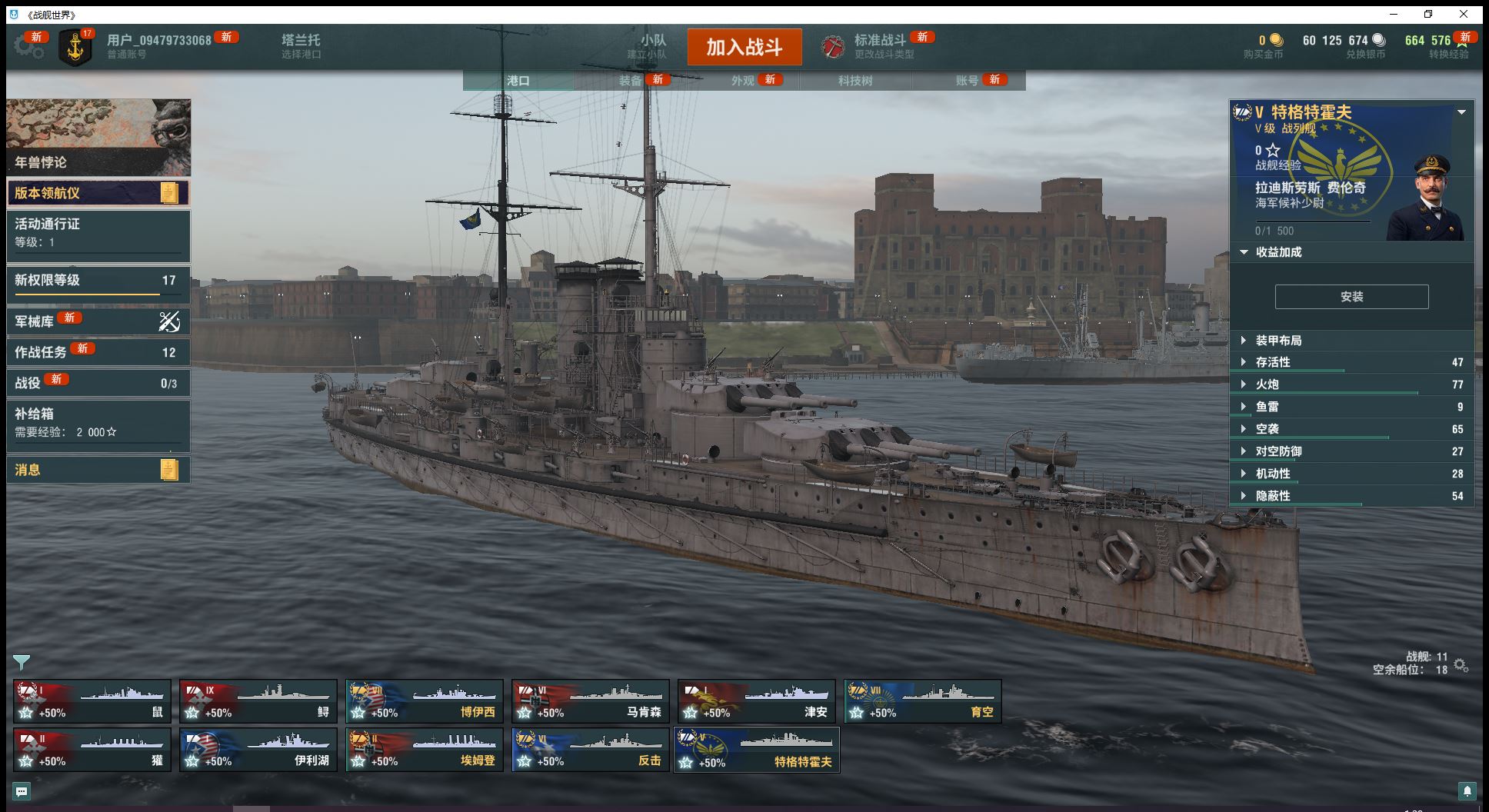Switch to the 装备 tab
The image size is (1489, 812).
point(630,81)
